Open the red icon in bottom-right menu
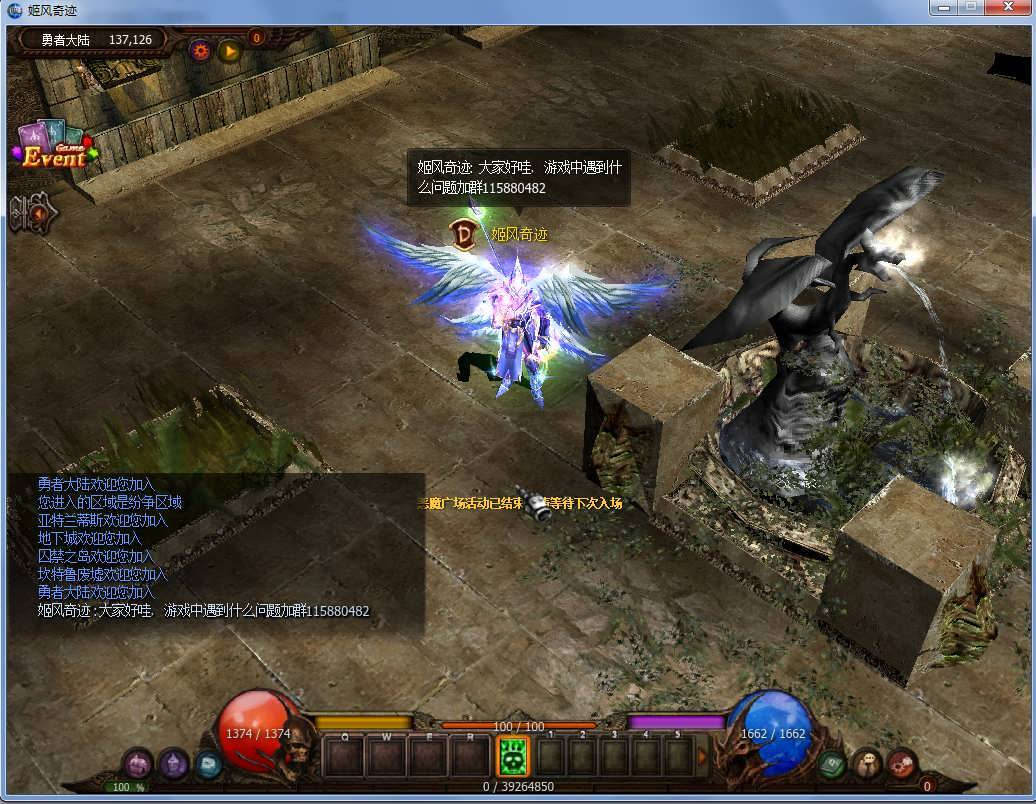1036x804 pixels. coord(902,764)
